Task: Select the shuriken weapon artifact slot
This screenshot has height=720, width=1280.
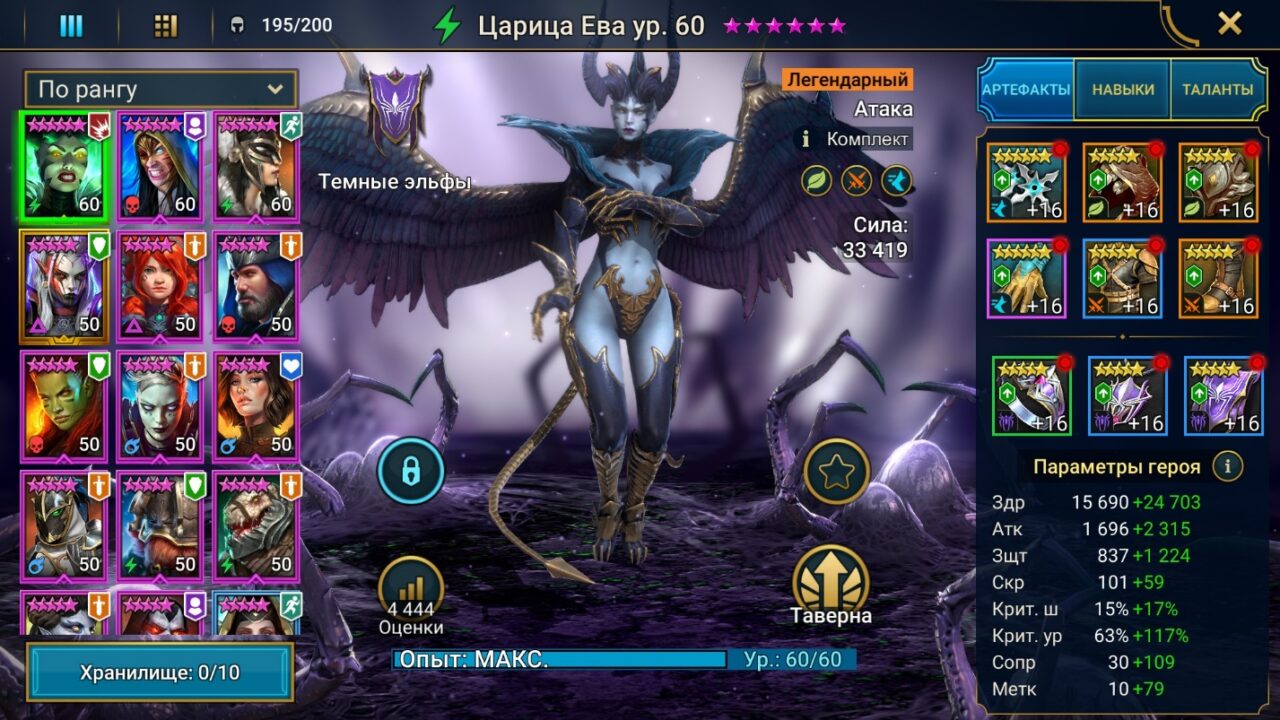Action: [x=1027, y=182]
